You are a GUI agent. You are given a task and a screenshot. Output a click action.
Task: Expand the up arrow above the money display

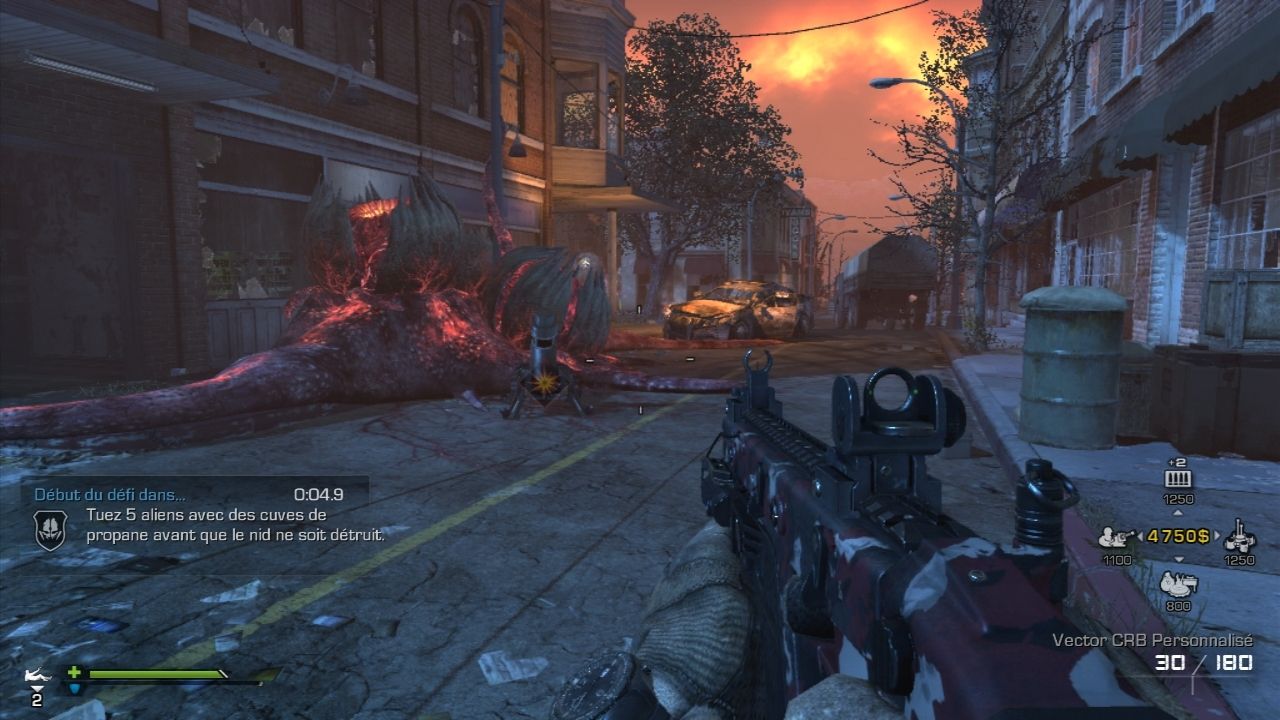point(1178,512)
